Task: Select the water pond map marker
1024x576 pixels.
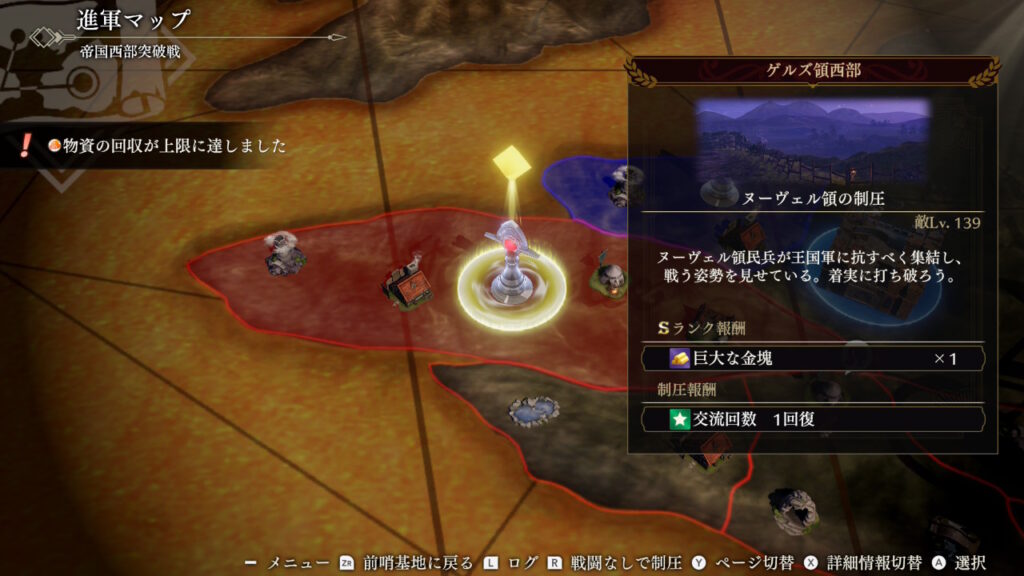Action: 533,408
